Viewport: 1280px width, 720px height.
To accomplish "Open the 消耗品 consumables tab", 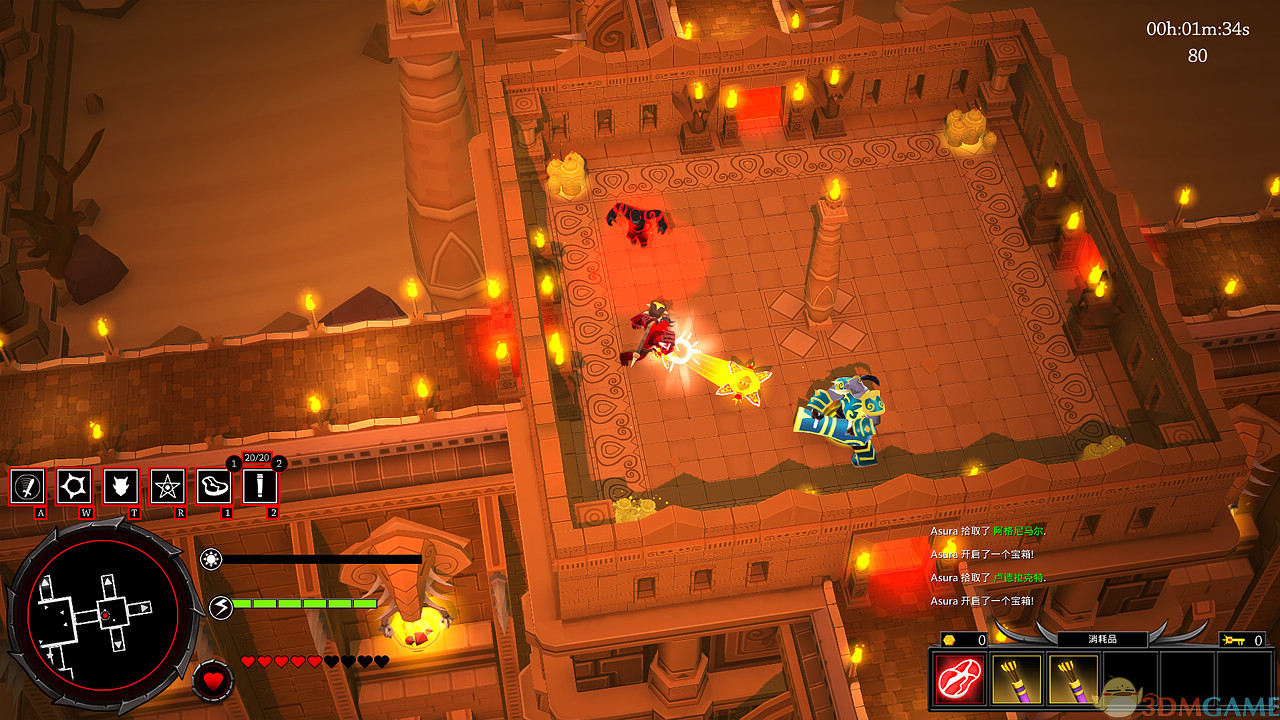I will [1102, 639].
